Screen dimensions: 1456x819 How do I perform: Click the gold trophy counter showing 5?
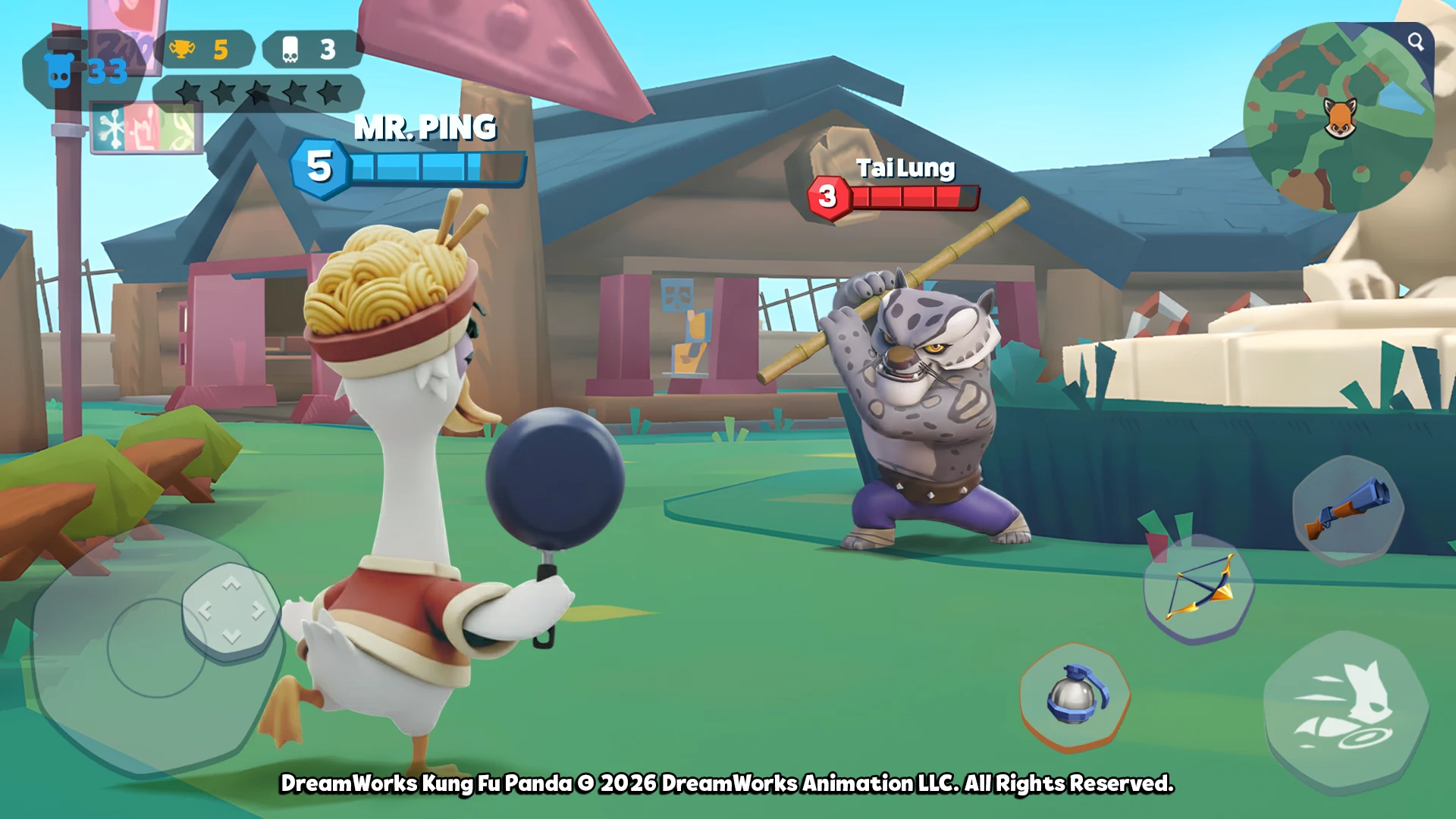tap(209, 48)
